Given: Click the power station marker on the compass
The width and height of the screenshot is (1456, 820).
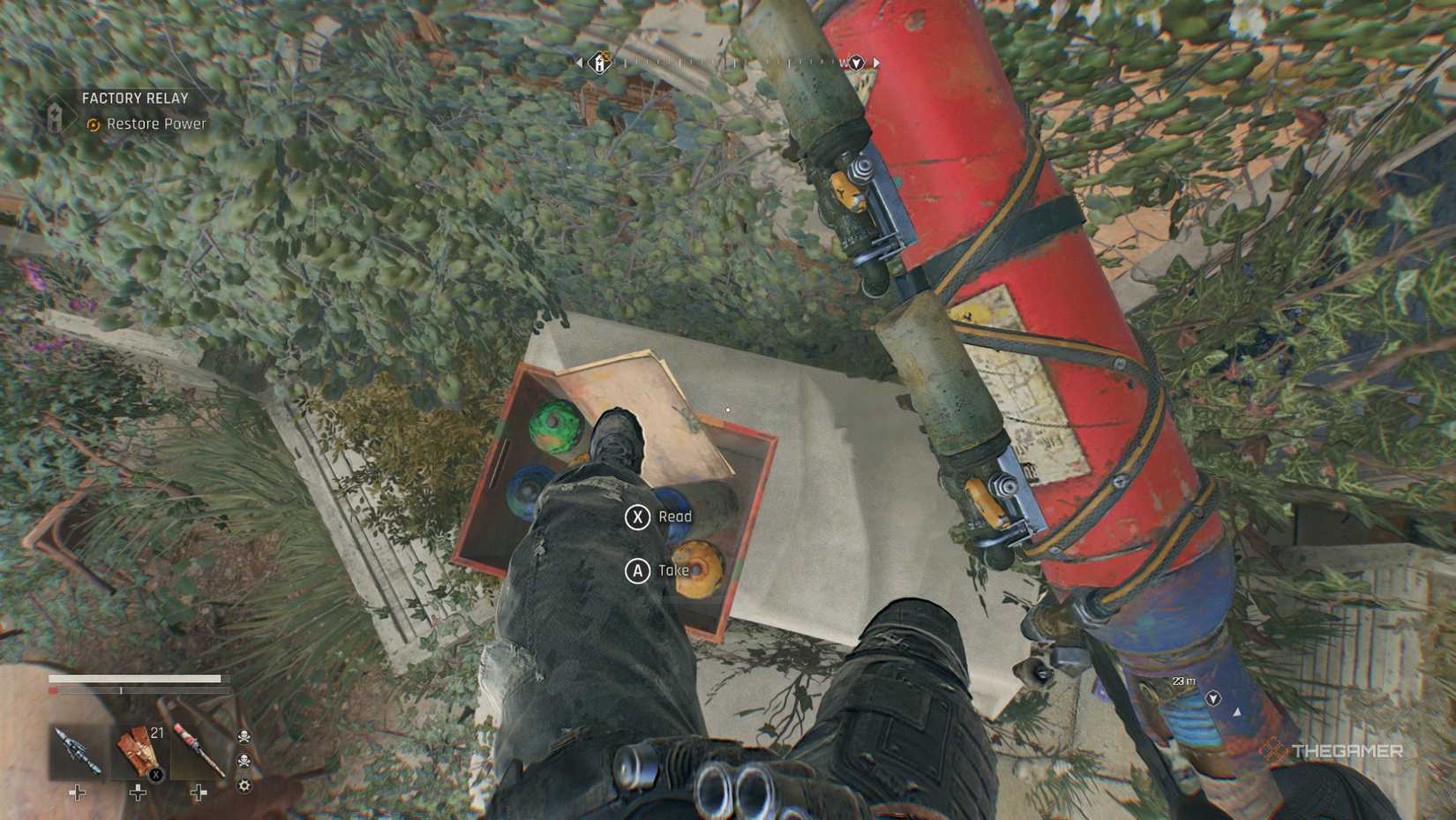Looking at the screenshot, I should (600, 63).
